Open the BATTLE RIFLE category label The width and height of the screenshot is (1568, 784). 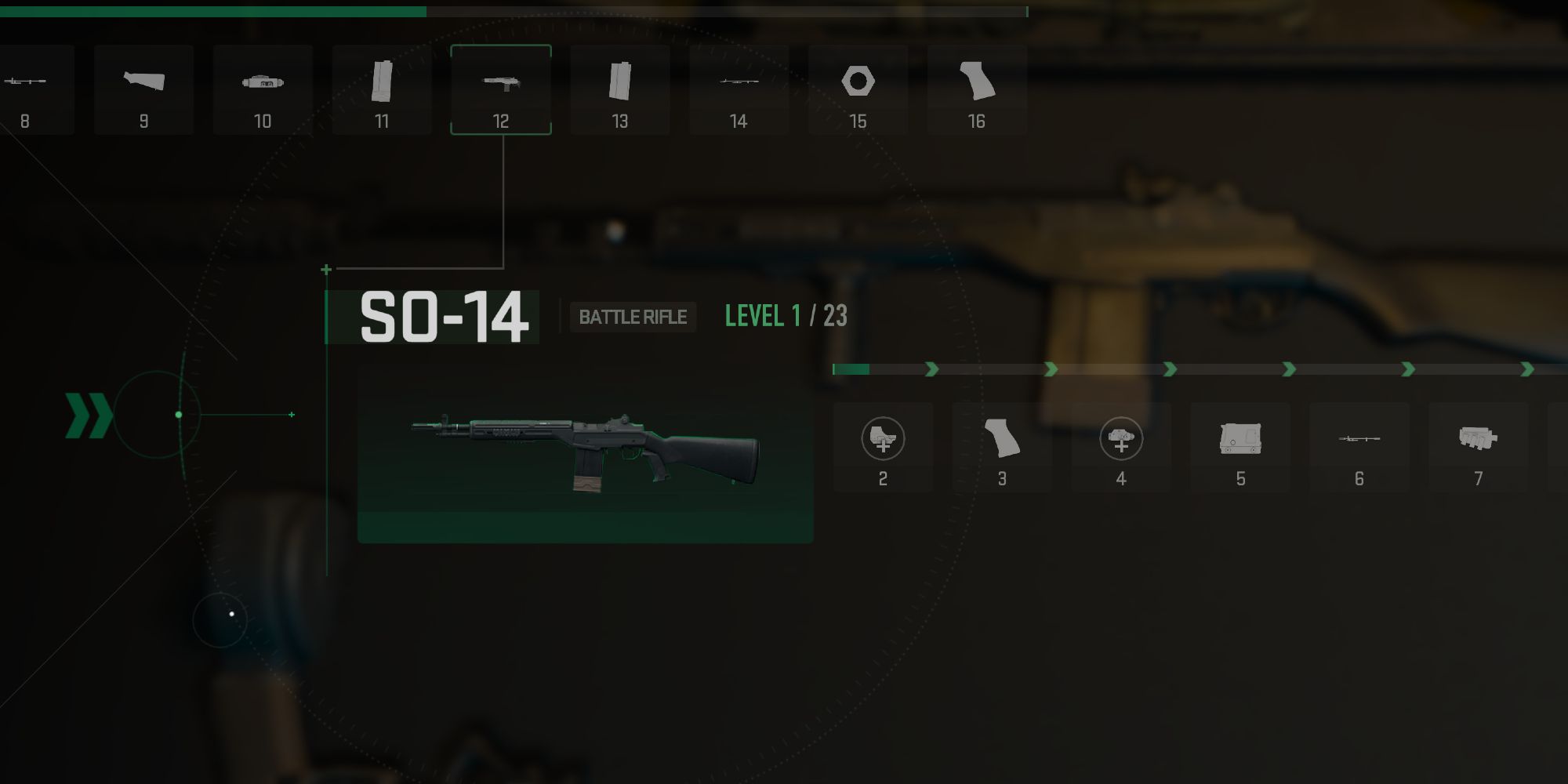(x=633, y=318)
